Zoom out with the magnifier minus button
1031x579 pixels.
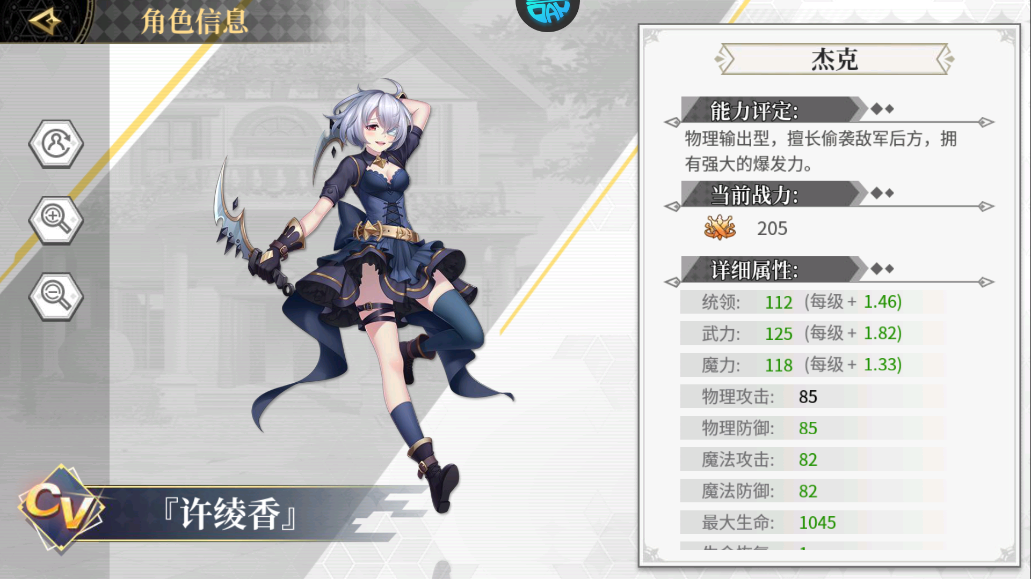(56, 292)
